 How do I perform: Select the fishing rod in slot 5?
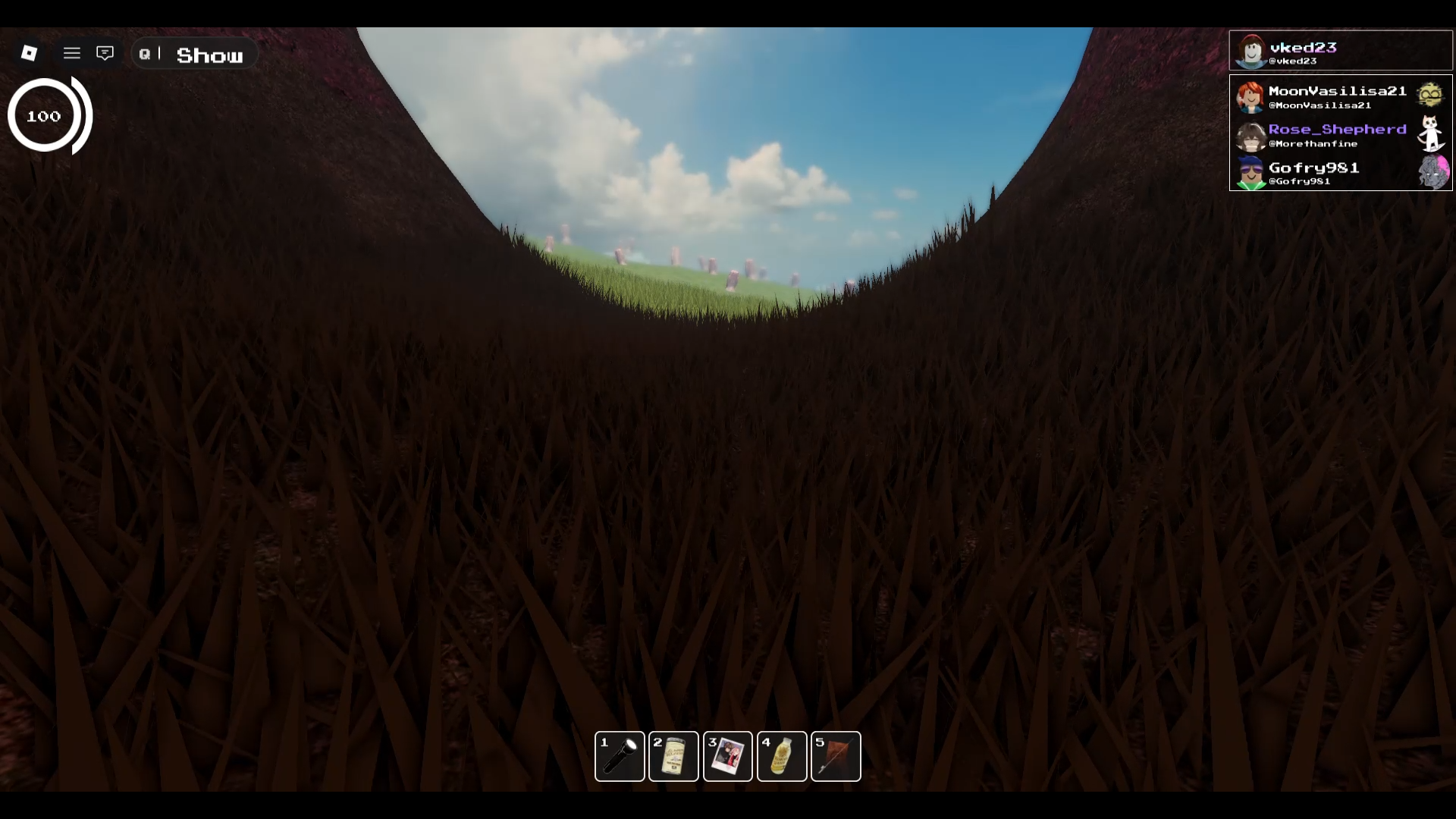pos(836,756)
